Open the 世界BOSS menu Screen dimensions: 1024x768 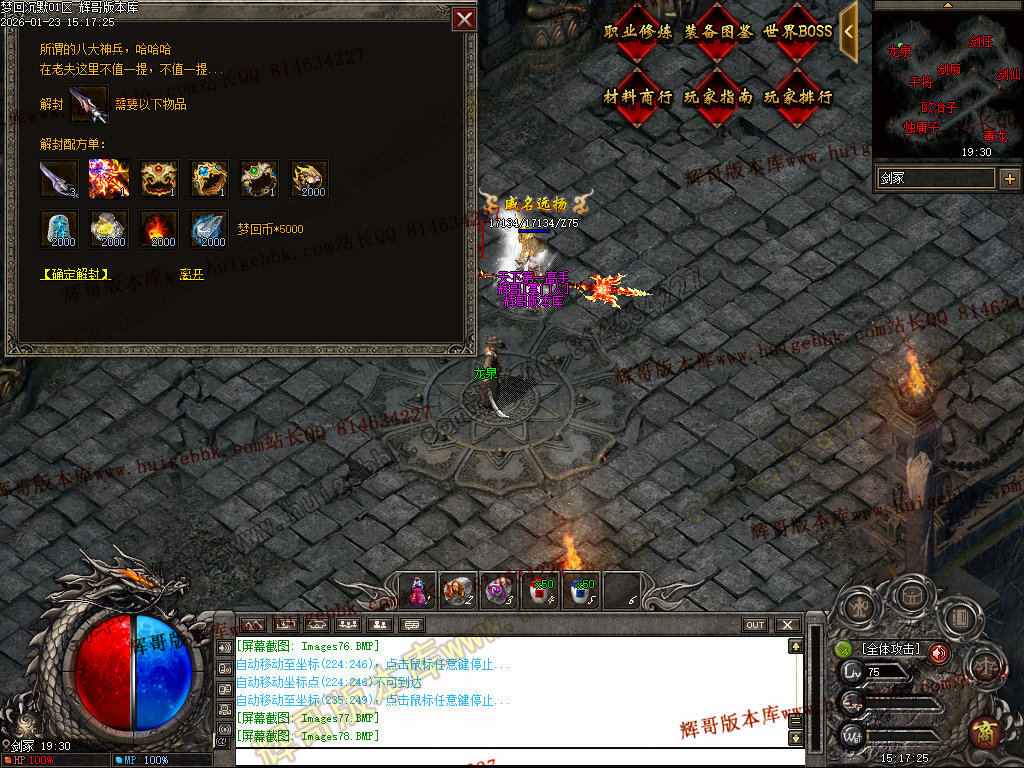[x=797, y=31]
